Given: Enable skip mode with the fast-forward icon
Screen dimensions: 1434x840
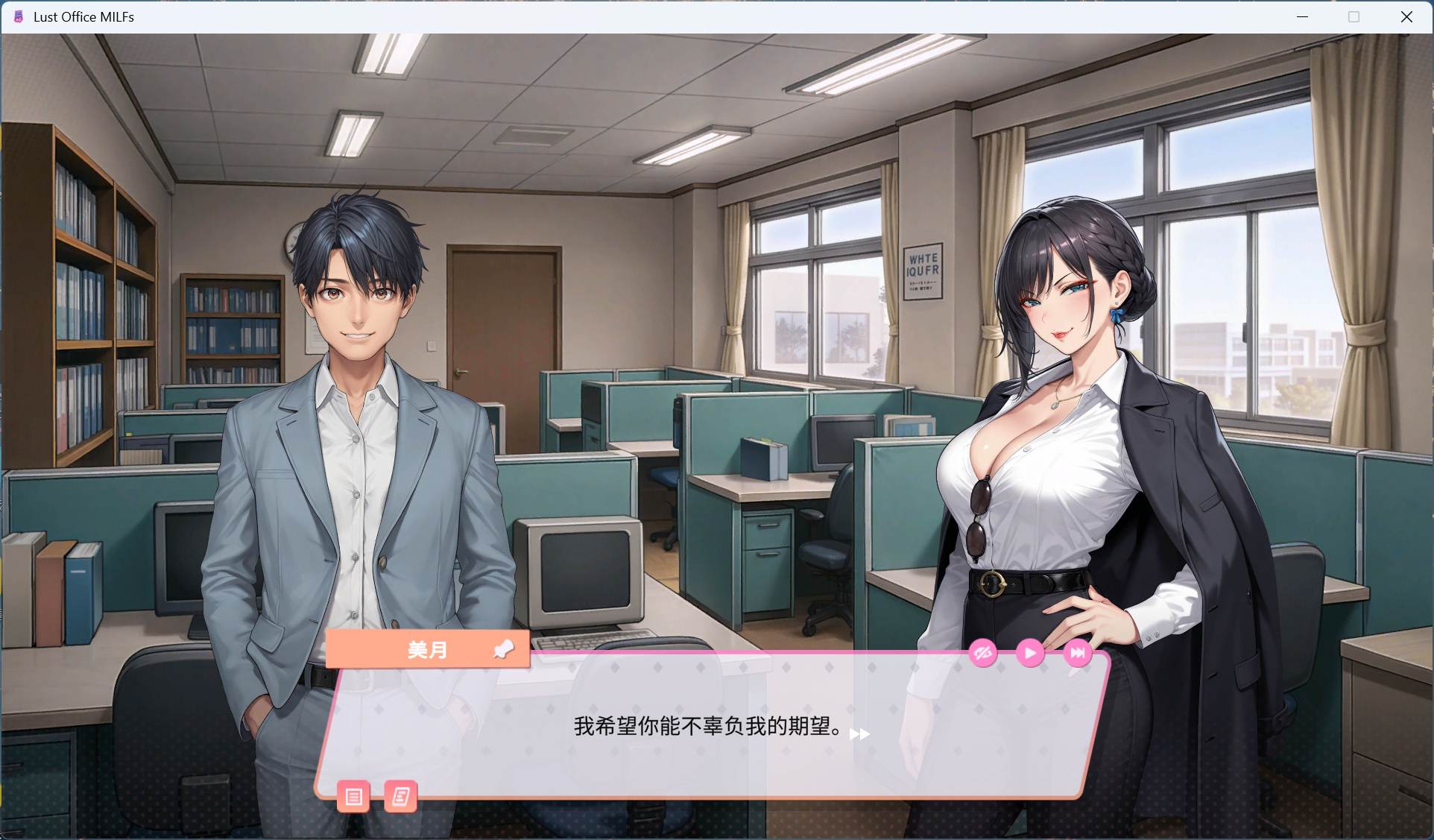Looking at the screenshot, I should click(1078, 653).
